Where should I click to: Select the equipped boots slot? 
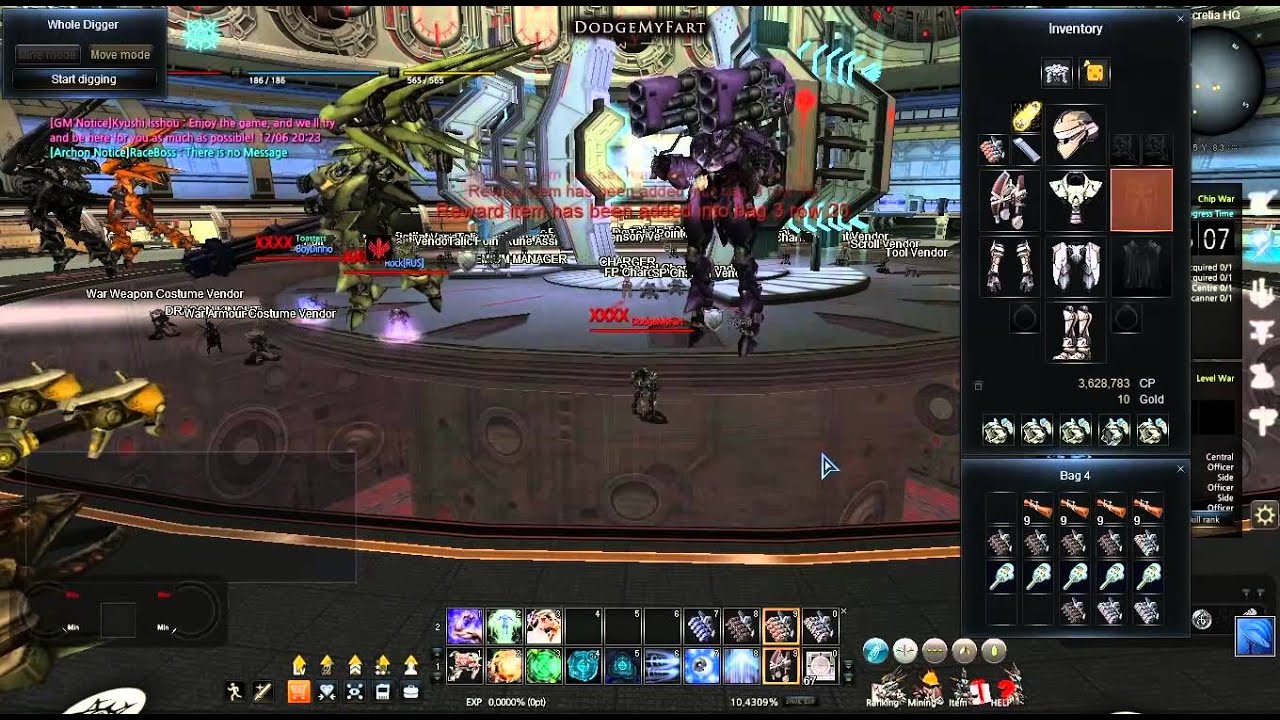coord(1075,333)
